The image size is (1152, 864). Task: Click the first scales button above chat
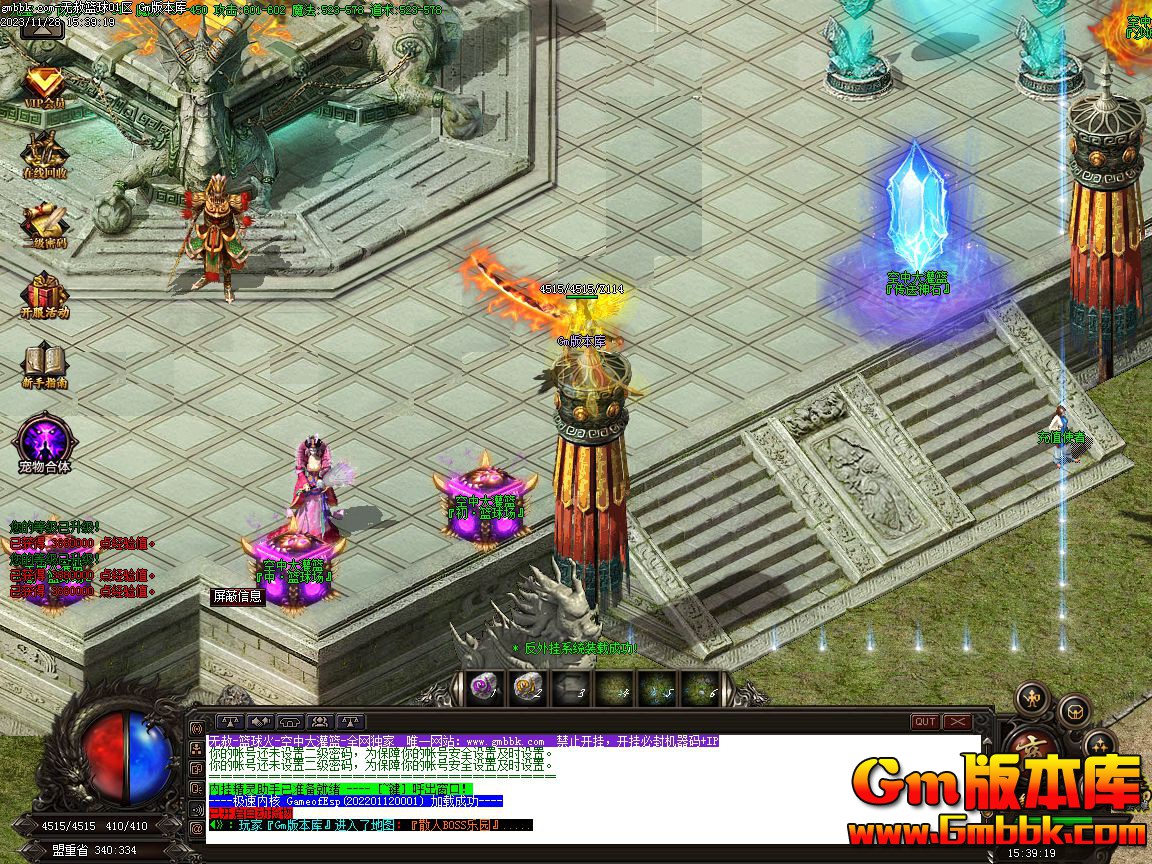click(x=231, y=721)
